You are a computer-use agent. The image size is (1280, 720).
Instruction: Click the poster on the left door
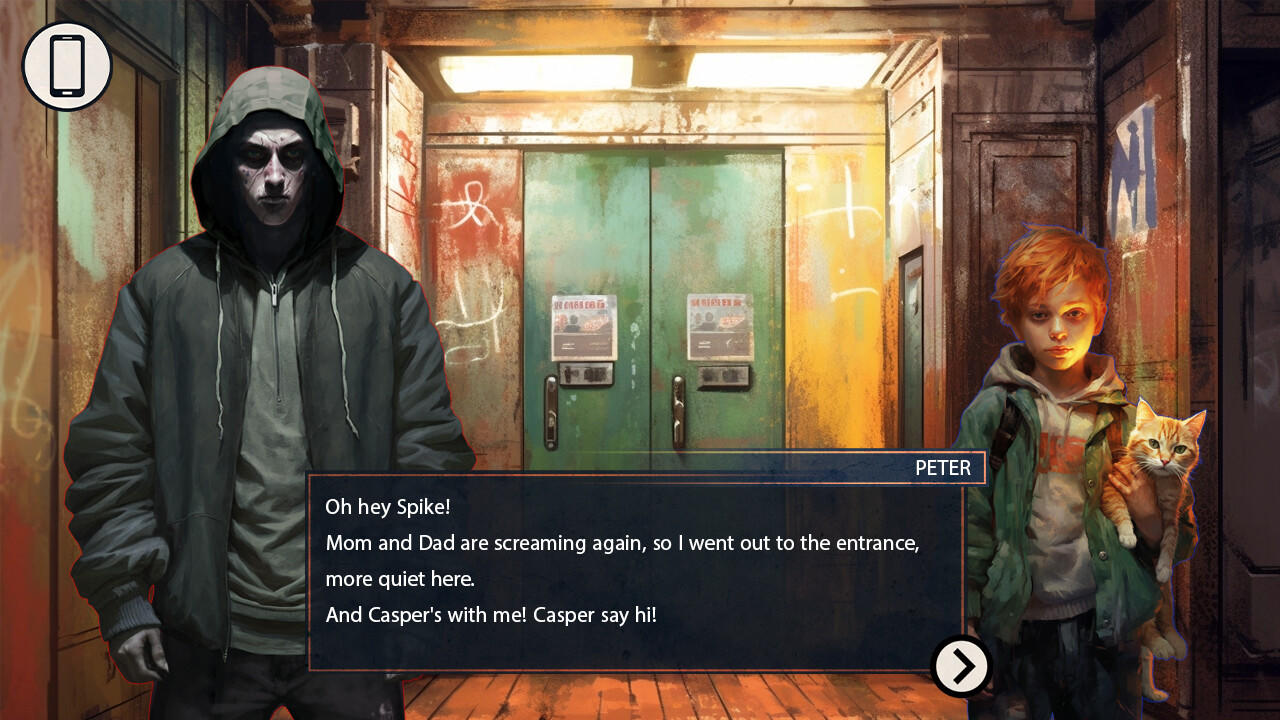[x=583, y=327]
